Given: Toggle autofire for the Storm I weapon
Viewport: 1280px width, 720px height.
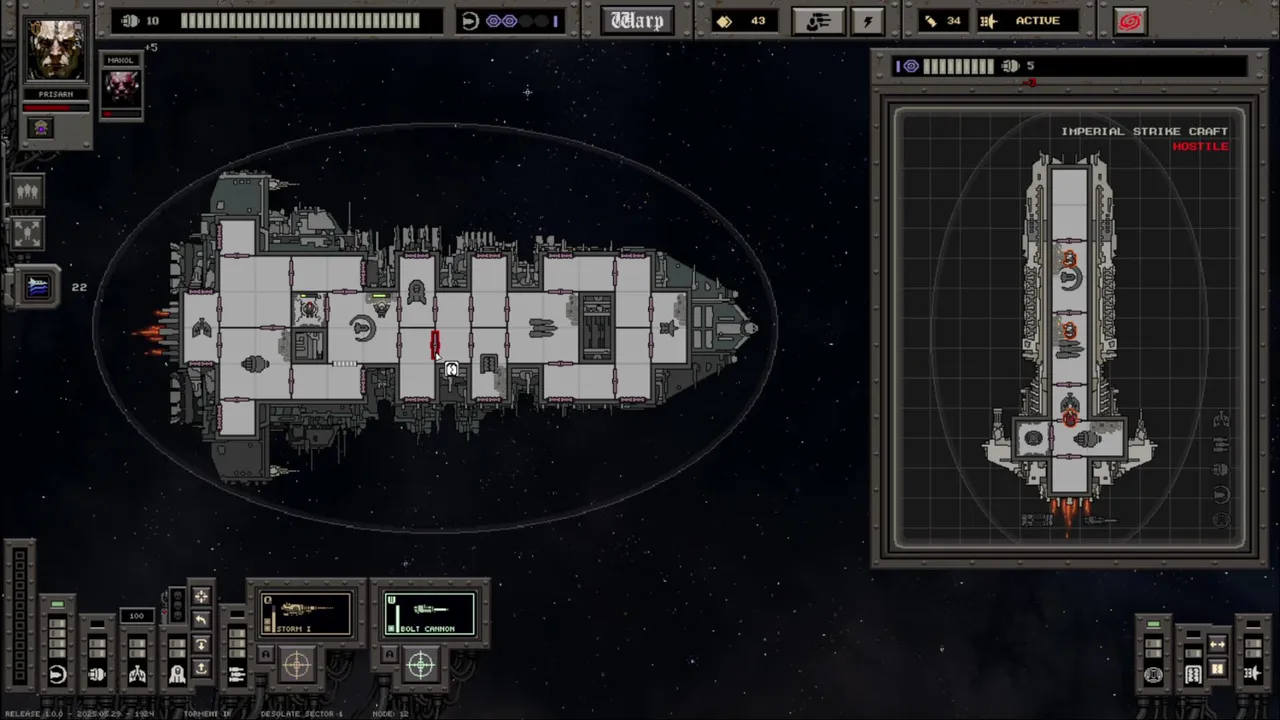Looking at the screenshot, I should [x=266, y=655].
